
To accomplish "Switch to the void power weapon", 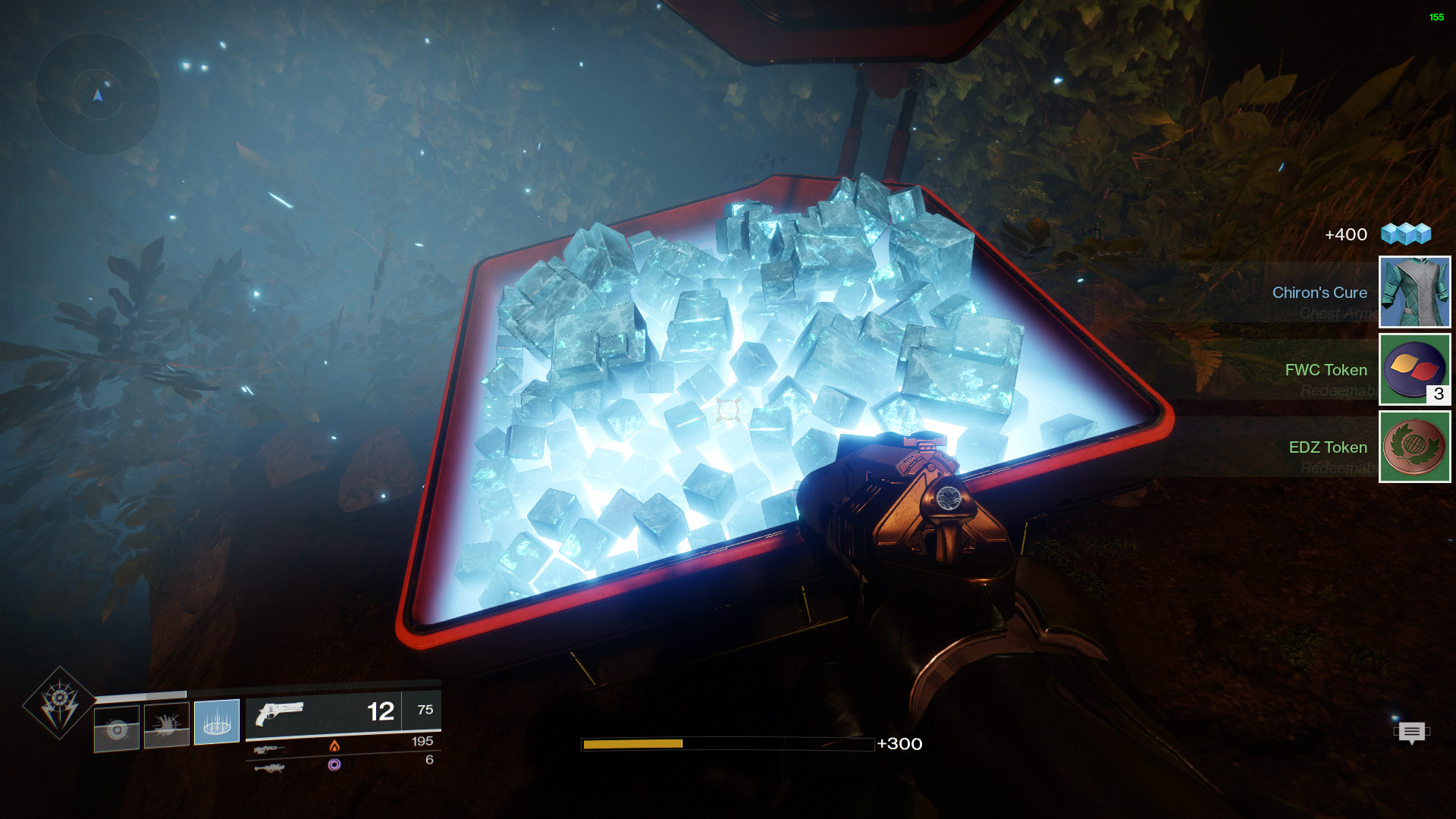I will [269, 767].
